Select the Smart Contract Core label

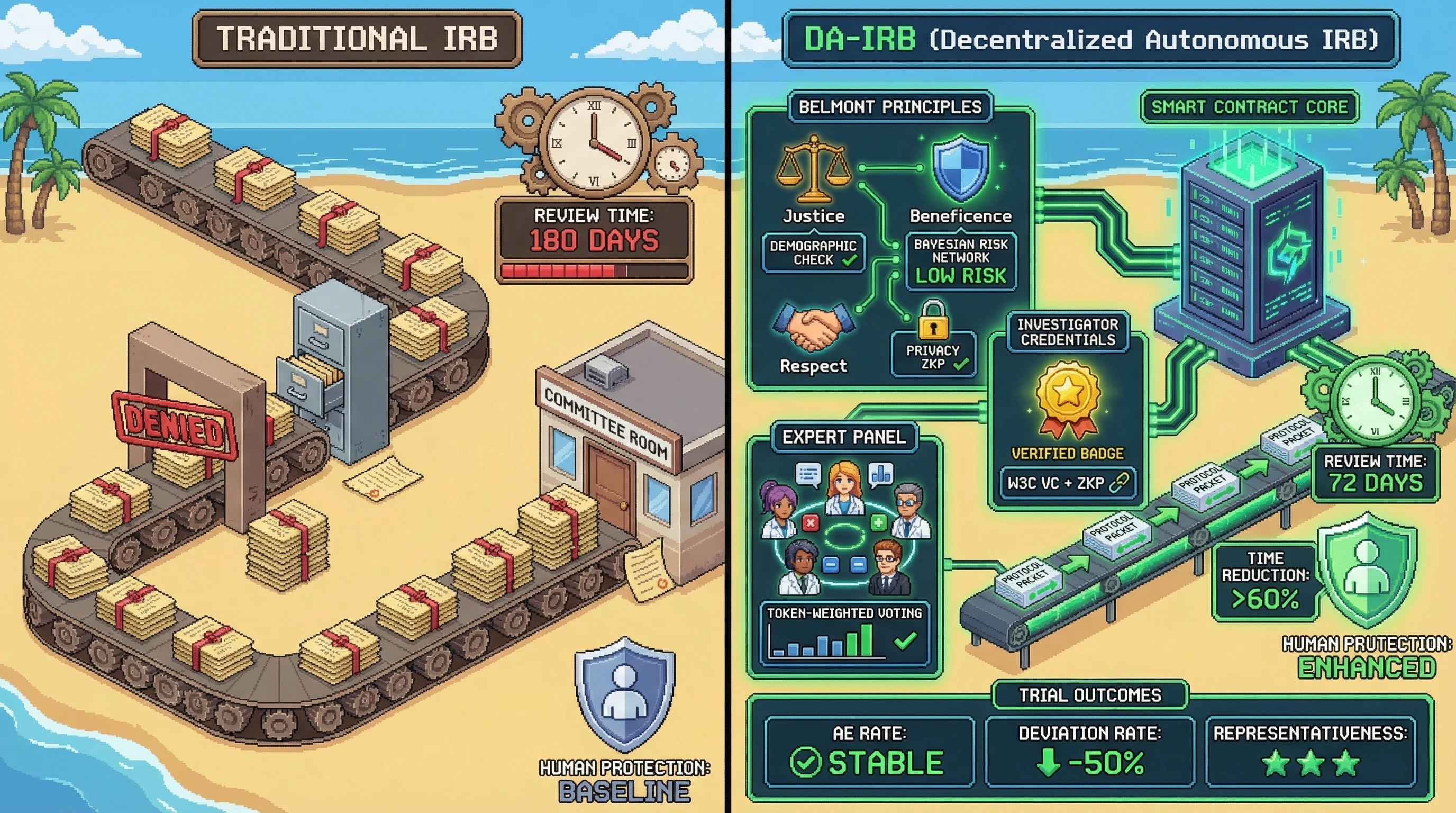pyautogui.click(x=1249, y=107)
